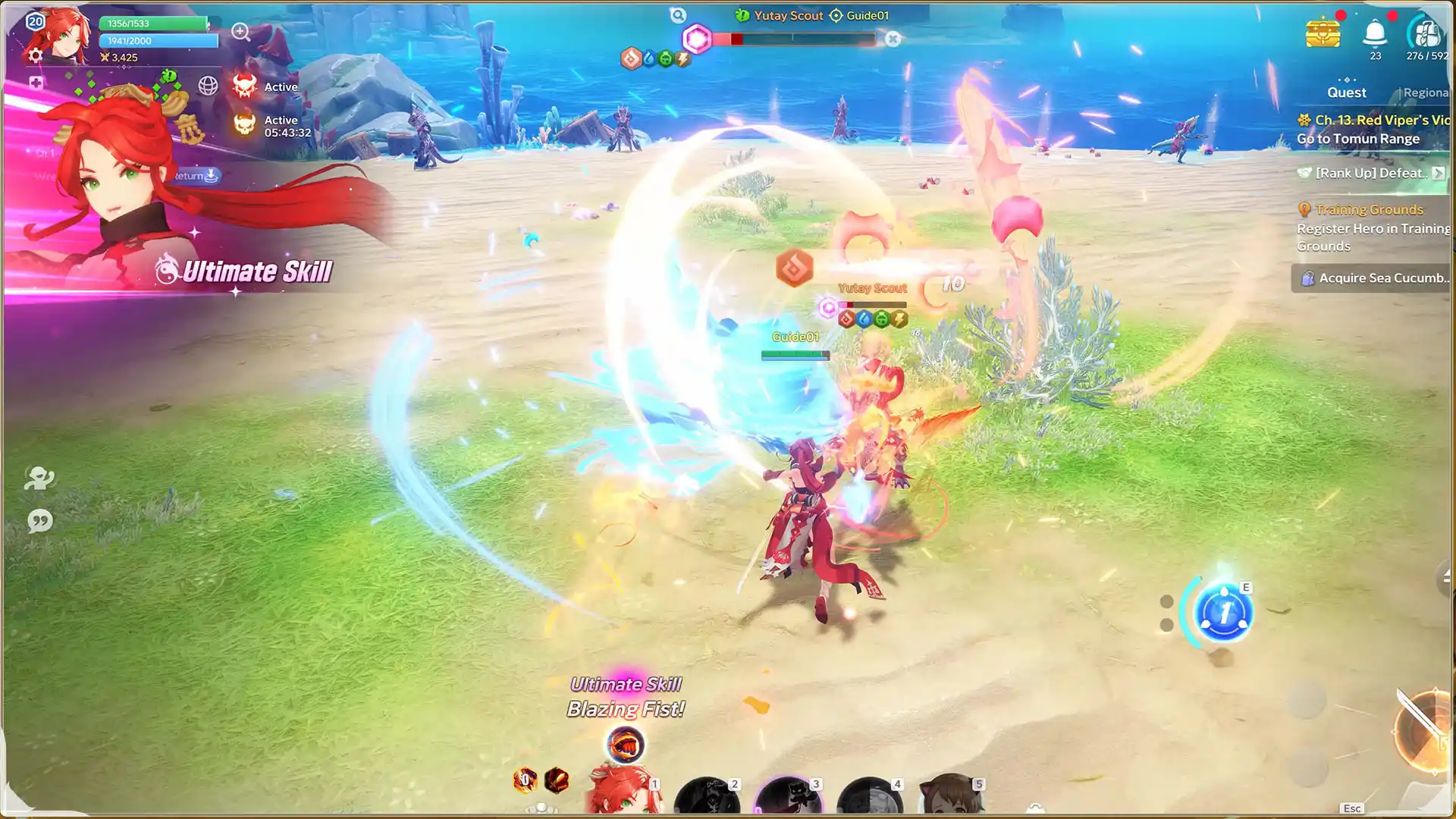Click the emote character icon on the left edge
This screenshot has width=1456, height=819.
41,478
